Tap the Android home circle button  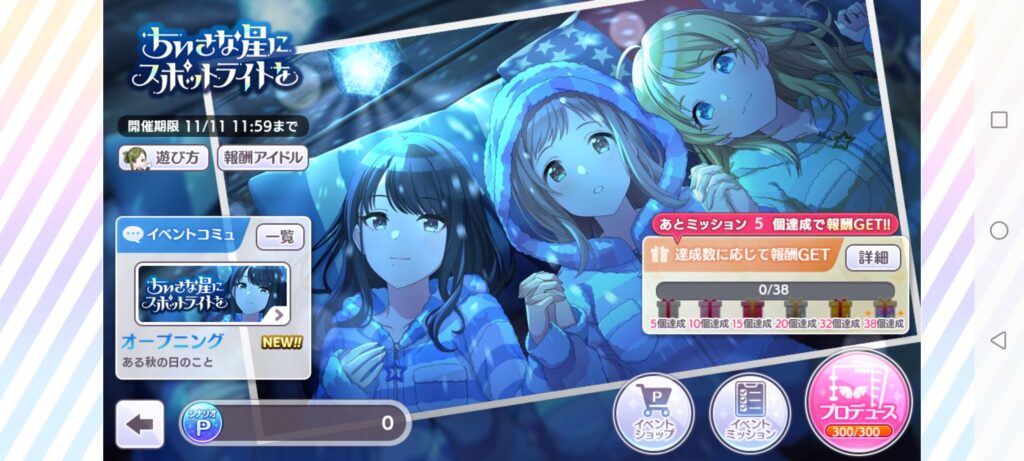click(998, 230)
